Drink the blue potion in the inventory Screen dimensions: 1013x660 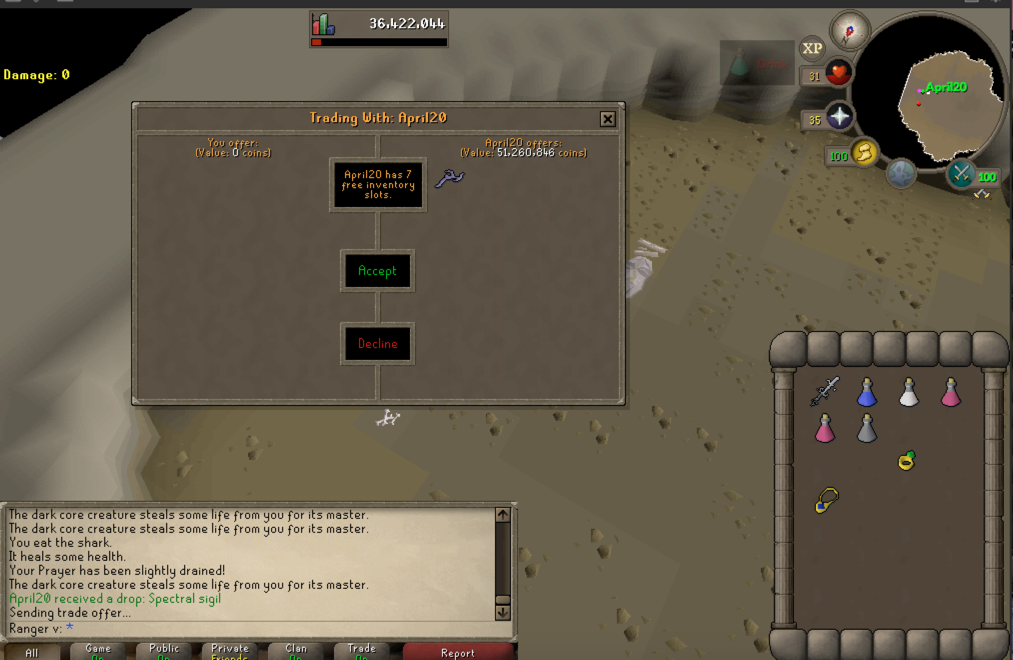click(x=867, y=393)
